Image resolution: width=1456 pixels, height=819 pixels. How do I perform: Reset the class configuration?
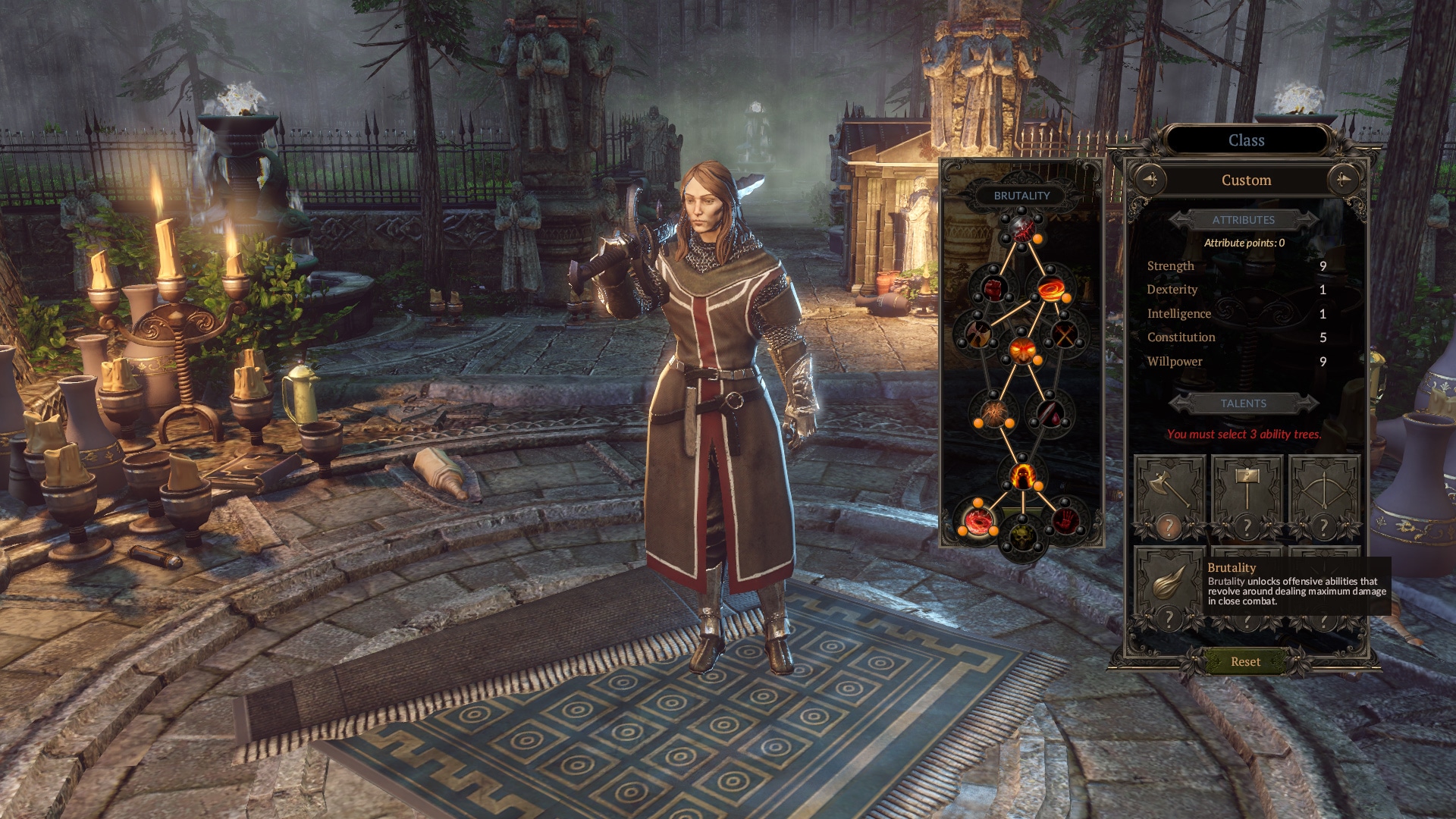(1245, 661)
